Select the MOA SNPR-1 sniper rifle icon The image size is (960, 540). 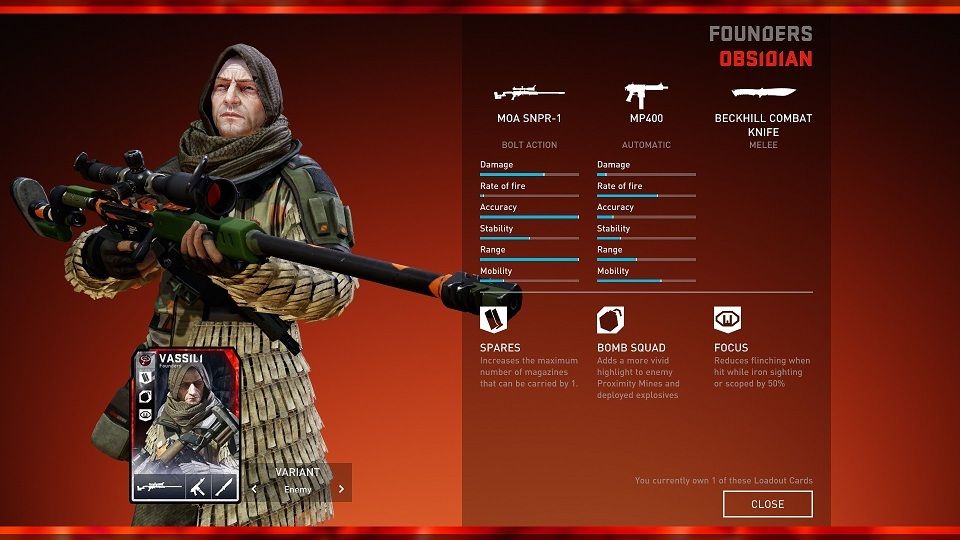(x=529, y=94)
